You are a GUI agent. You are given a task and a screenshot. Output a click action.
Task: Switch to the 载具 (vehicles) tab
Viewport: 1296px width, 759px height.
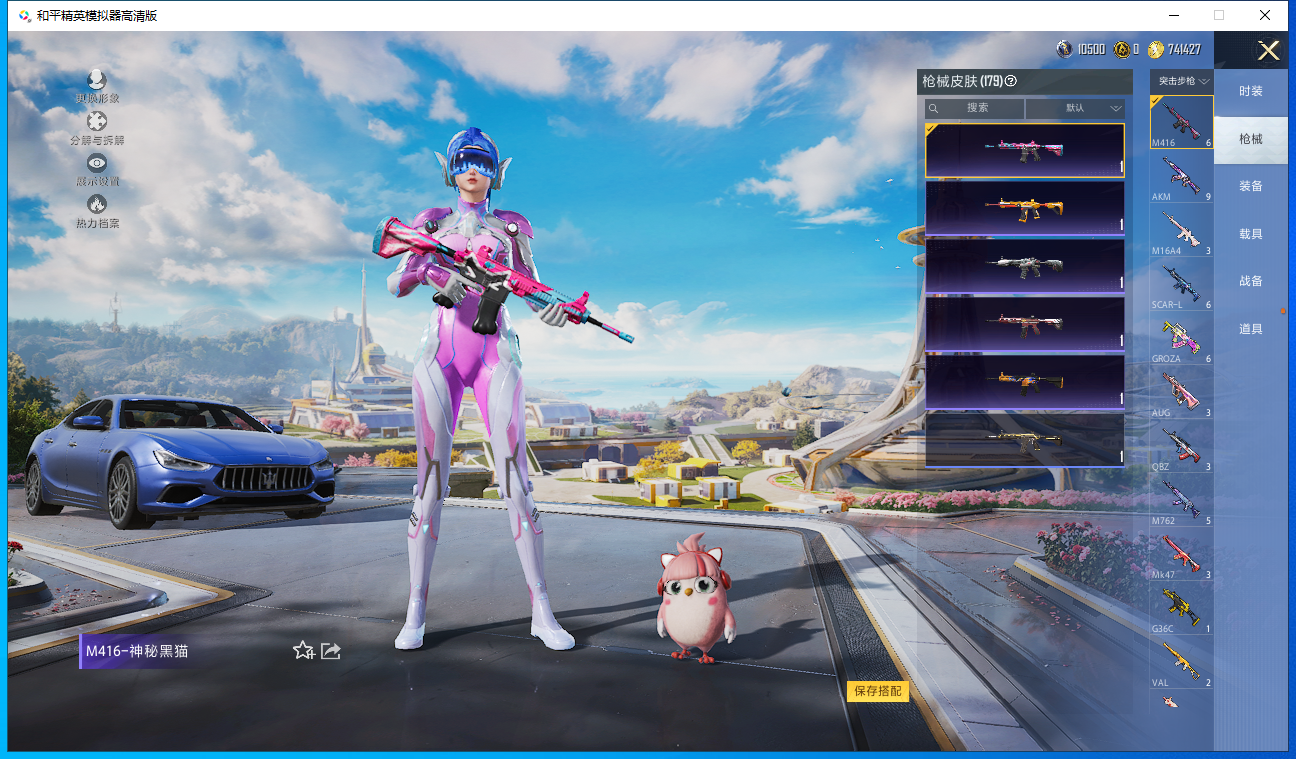point(1250,234)
